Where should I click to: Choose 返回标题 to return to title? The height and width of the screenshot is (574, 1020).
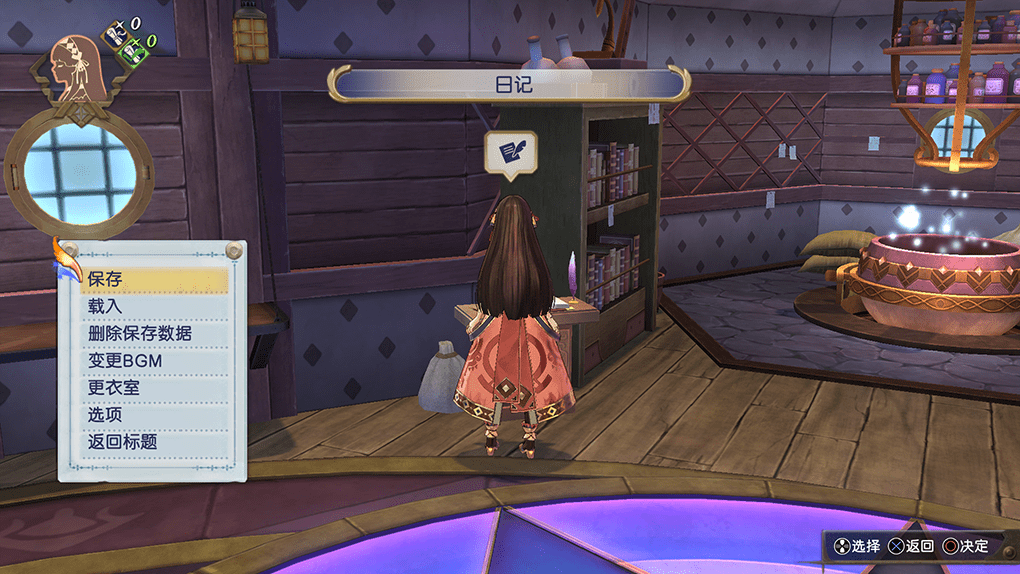[x=154, y=442]
